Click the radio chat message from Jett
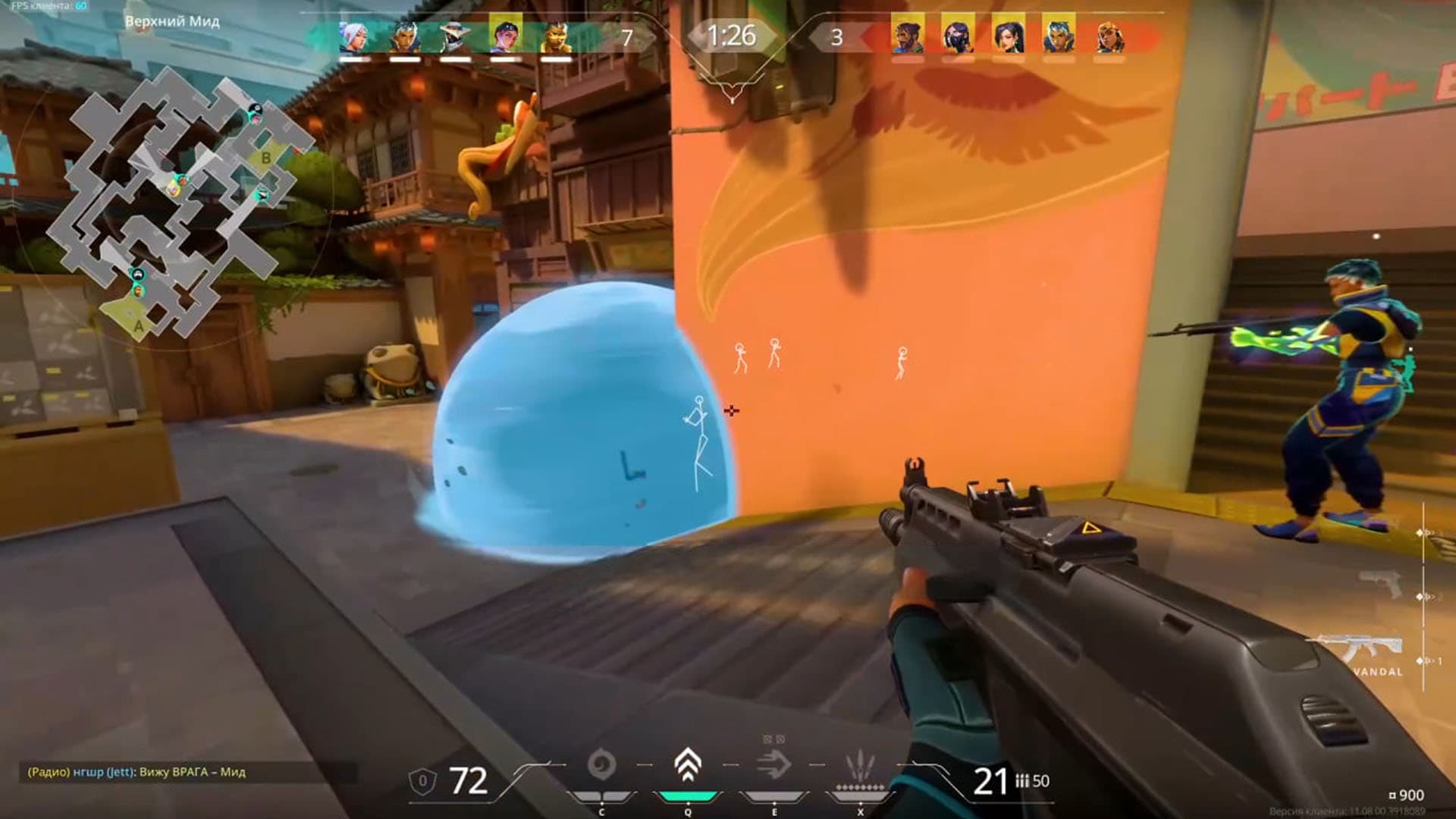Viewport: 1456px width, 819px height. tap(136, 772)
